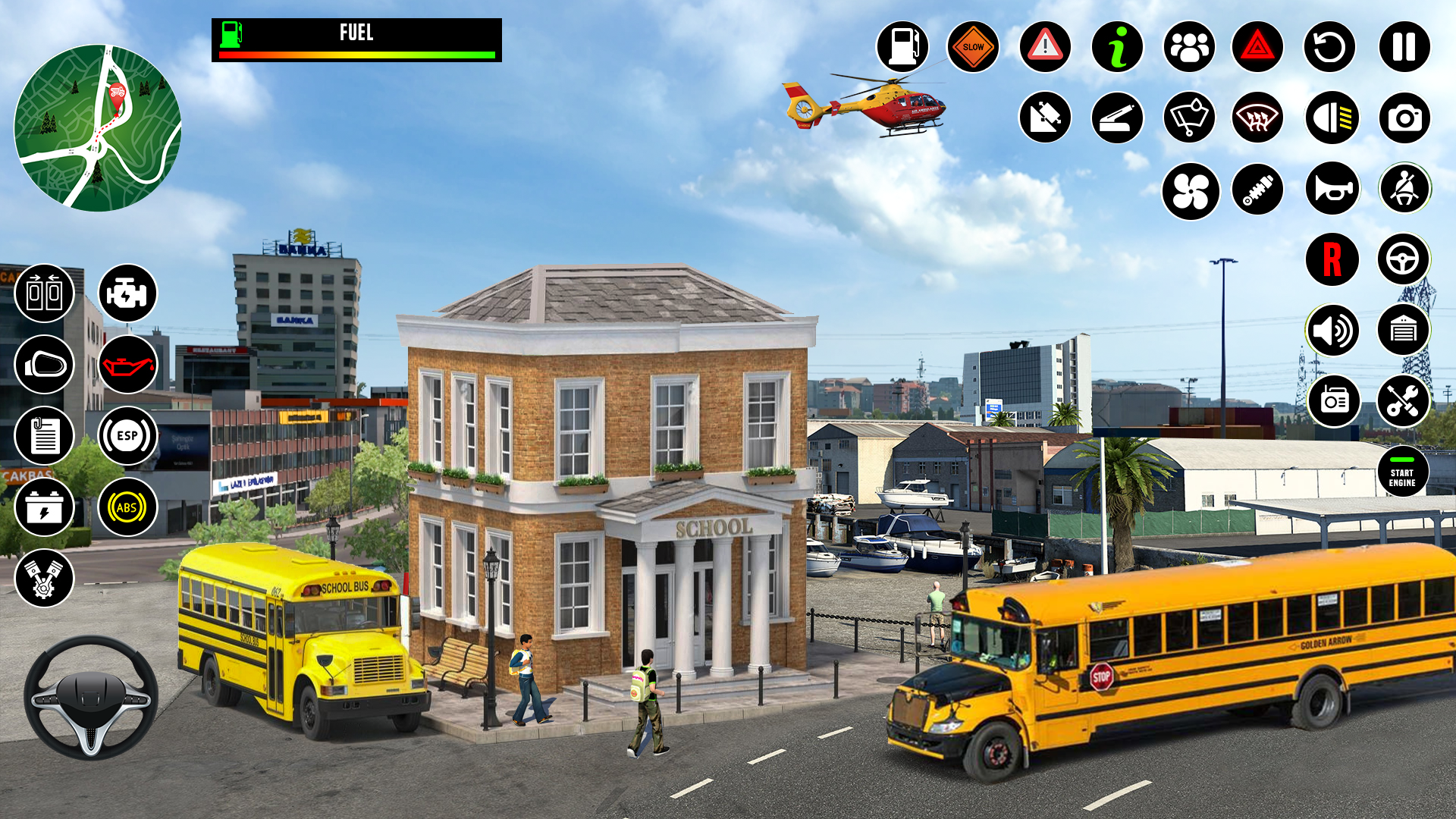Tap the pause button
This screenshot has width=1456, height=819.
coord(1404,47)
